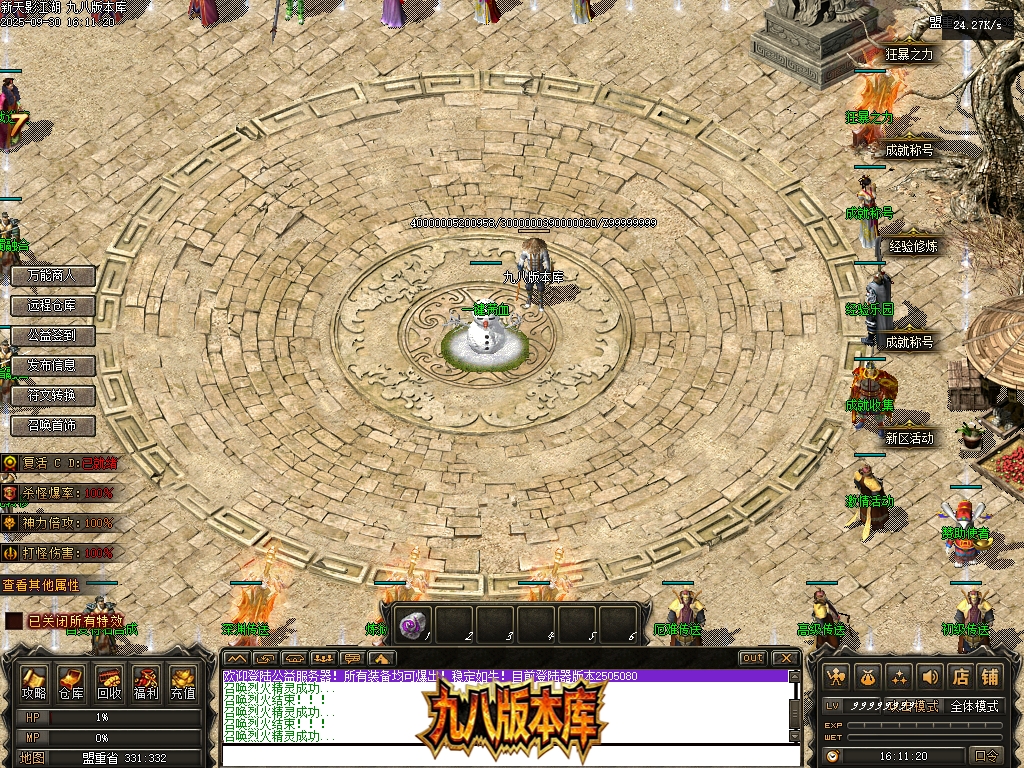Select the 回收 recycle icon
1024x768 pixels.
point(108,681)
